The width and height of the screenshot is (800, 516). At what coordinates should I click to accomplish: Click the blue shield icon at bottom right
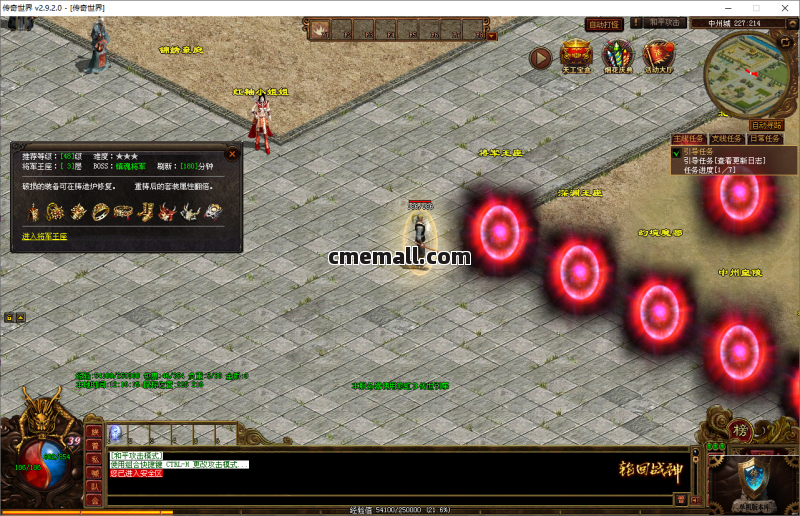click(x=751, y=480)
